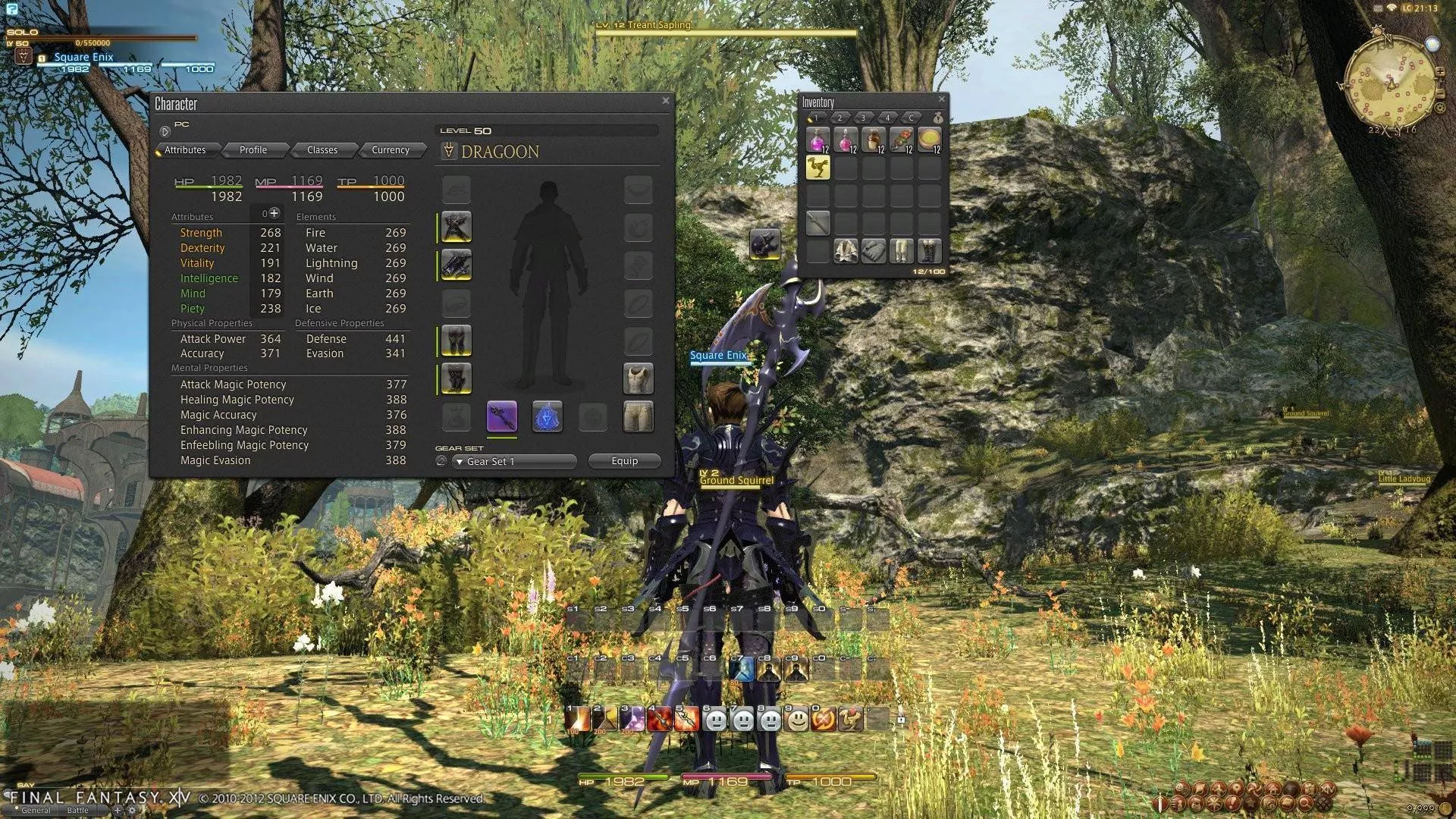1456x819 pixels.
Task: Close the Inventory window
Action: click(941, 99)
